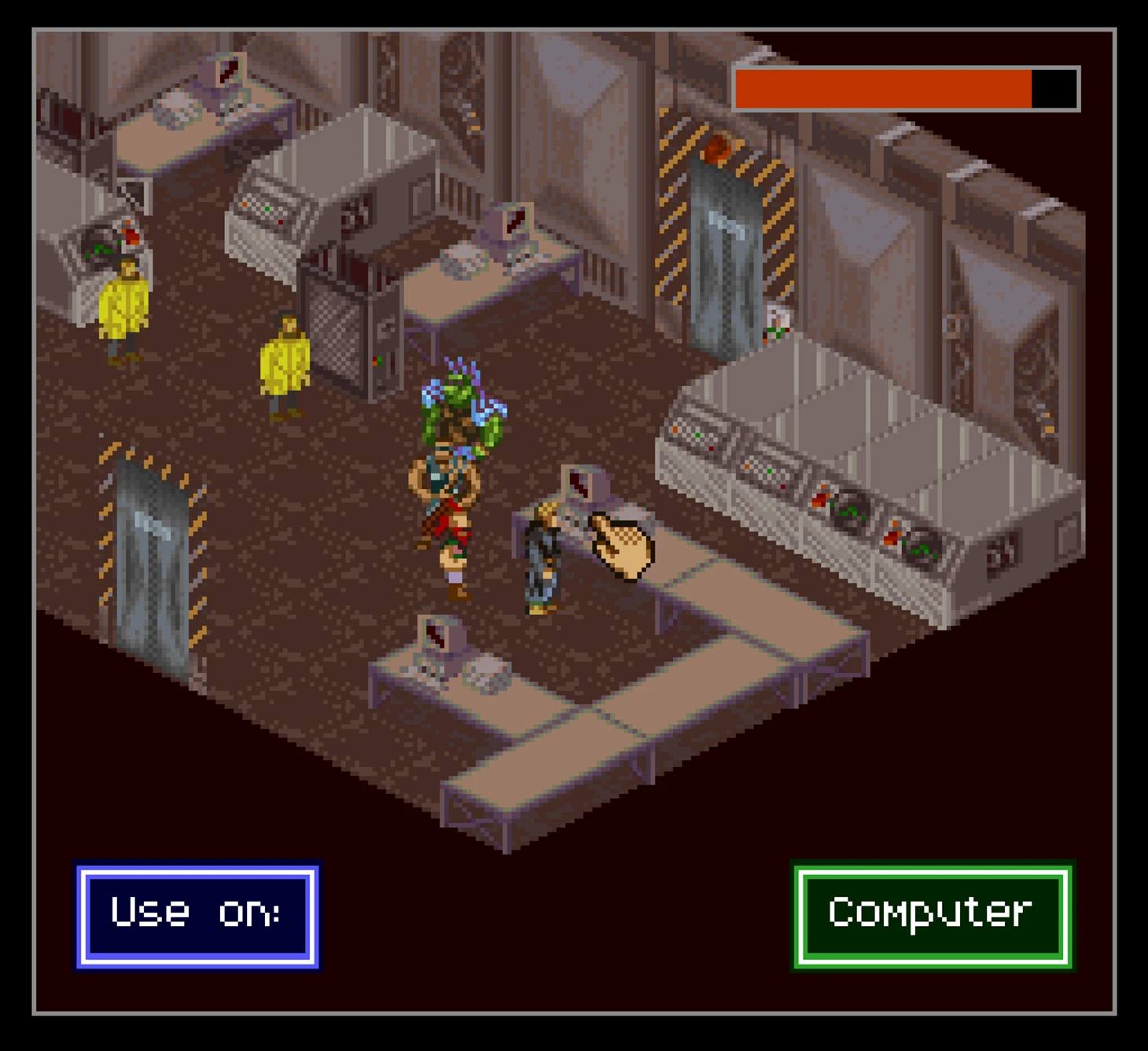1148x1051 pixels.
Task: Talk to the yellow-coated NPC near the cabinet
Action: coord(287,362)
